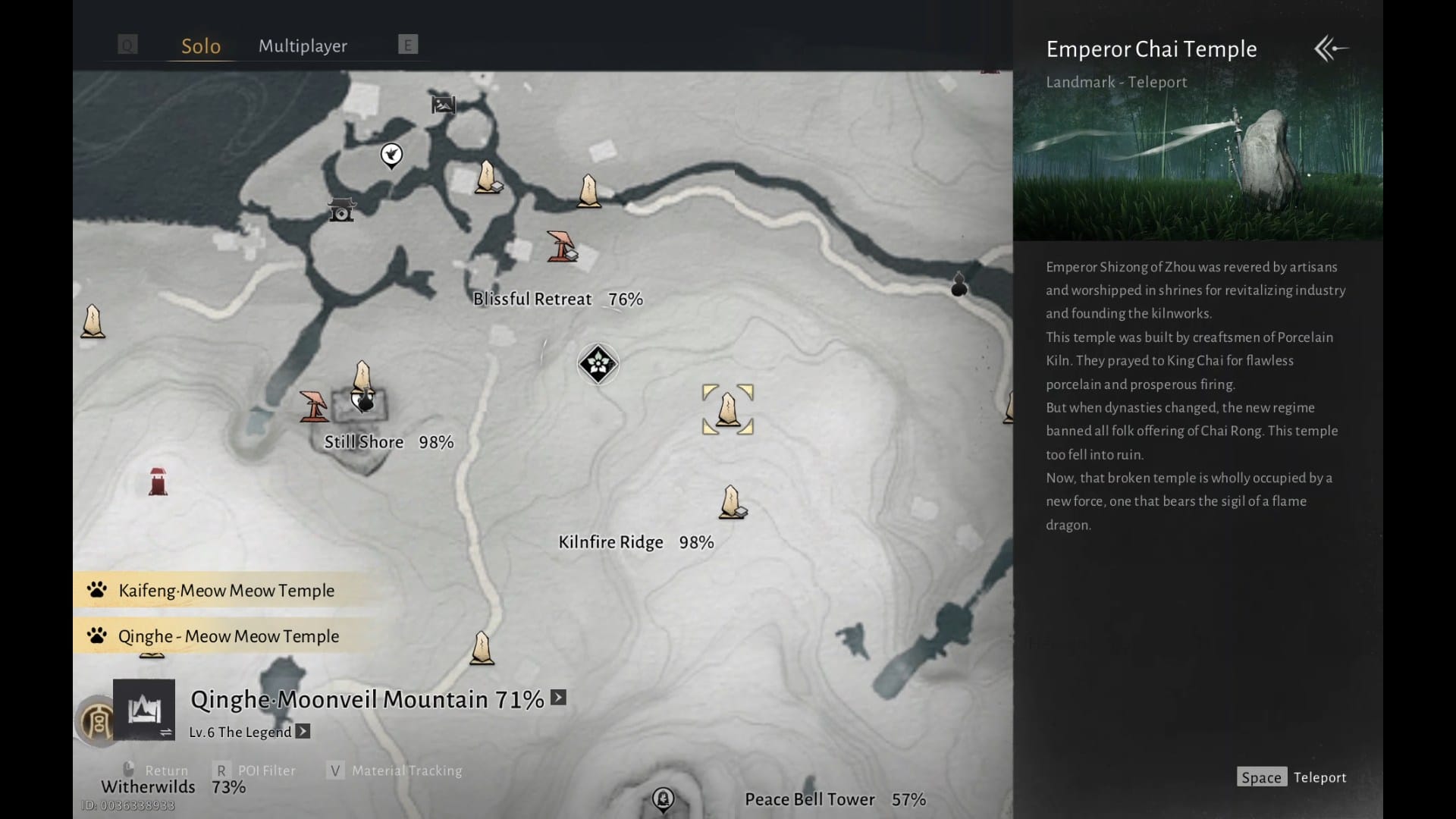Viewport: 1456px width, 819px height.
Task: Select the flower-shaped diamond map marker
Action: tap(598, 364)
